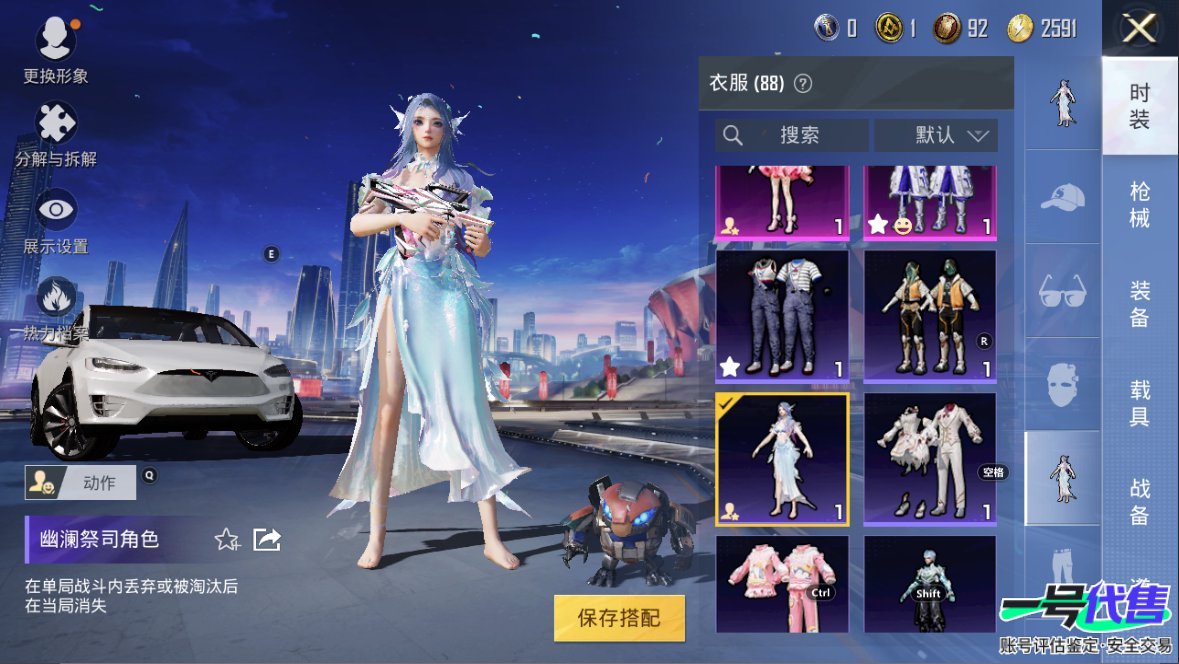This screenshot has height=664, width=1179.
Task: Open 展示设置 display settings eye icon
Action: (56, 219)
